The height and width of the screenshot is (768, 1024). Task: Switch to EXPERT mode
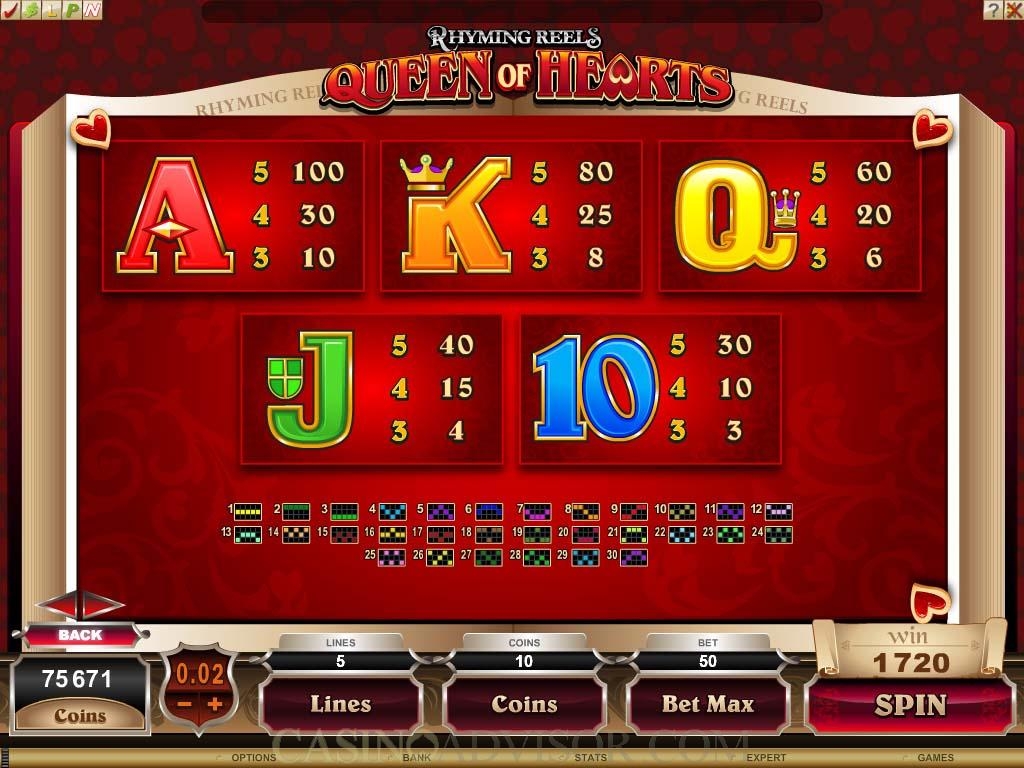tap(766, 758)
